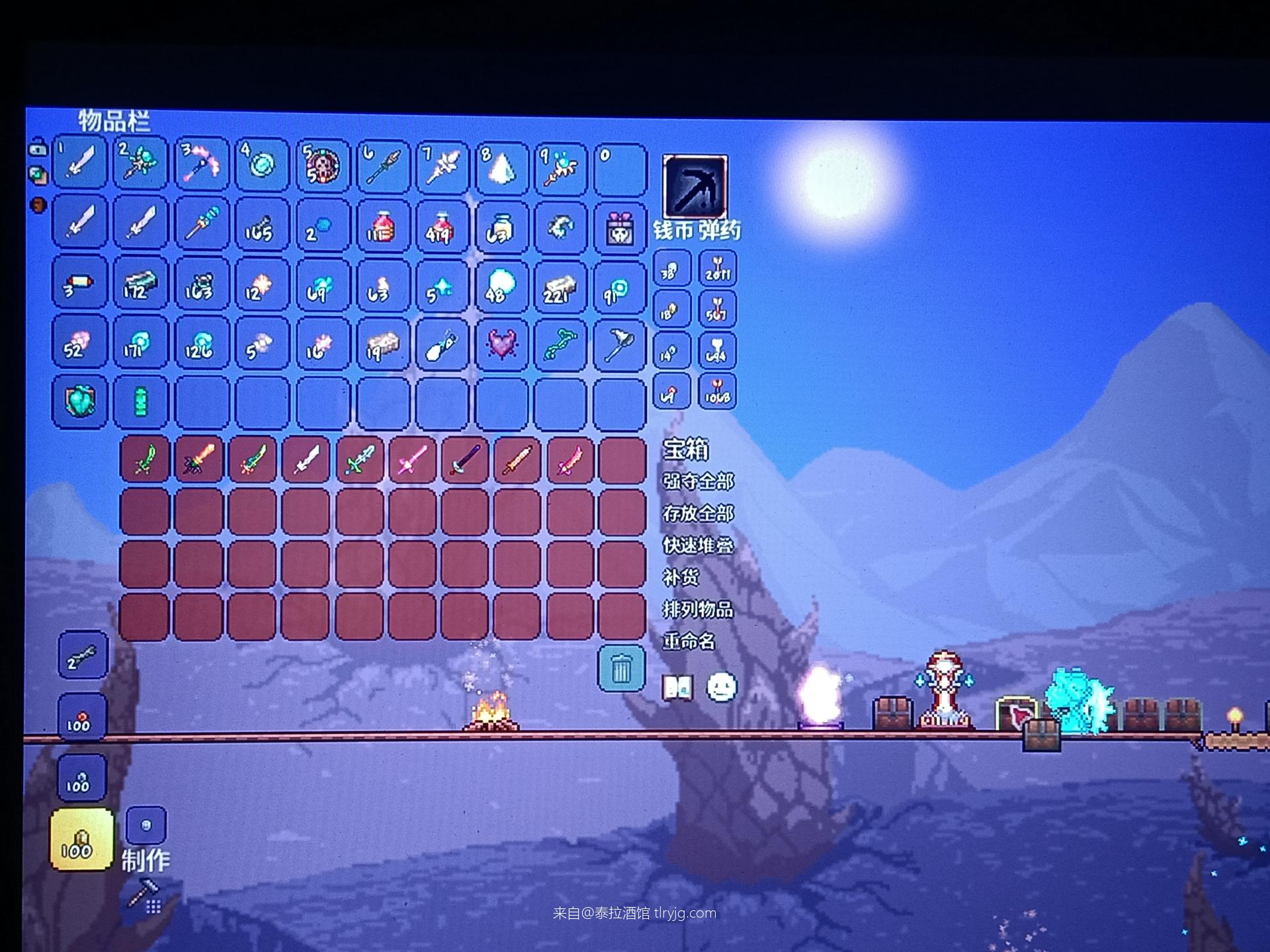
Task: Select the highlighted yellow crafting slot
Action: point(81,838)
